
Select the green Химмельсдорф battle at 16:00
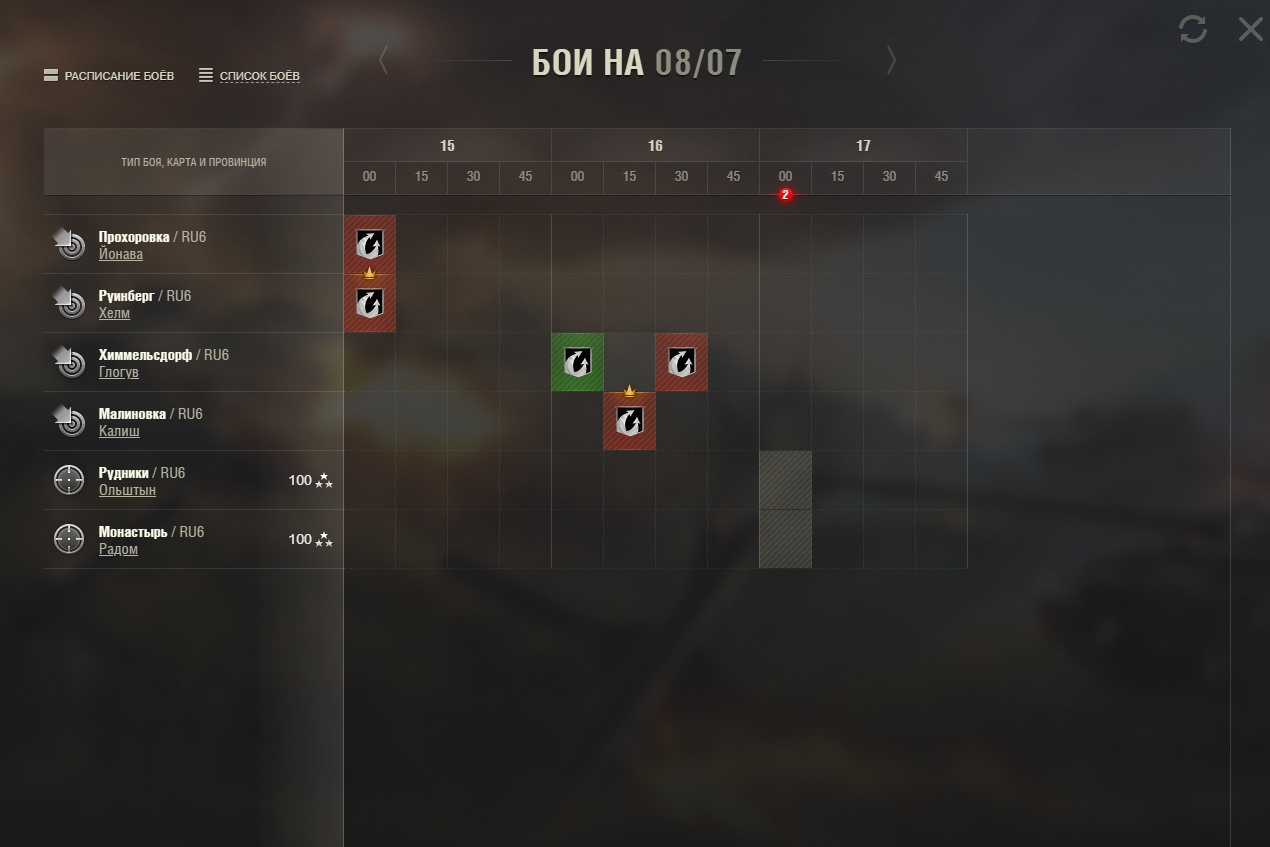click(577, 362)
